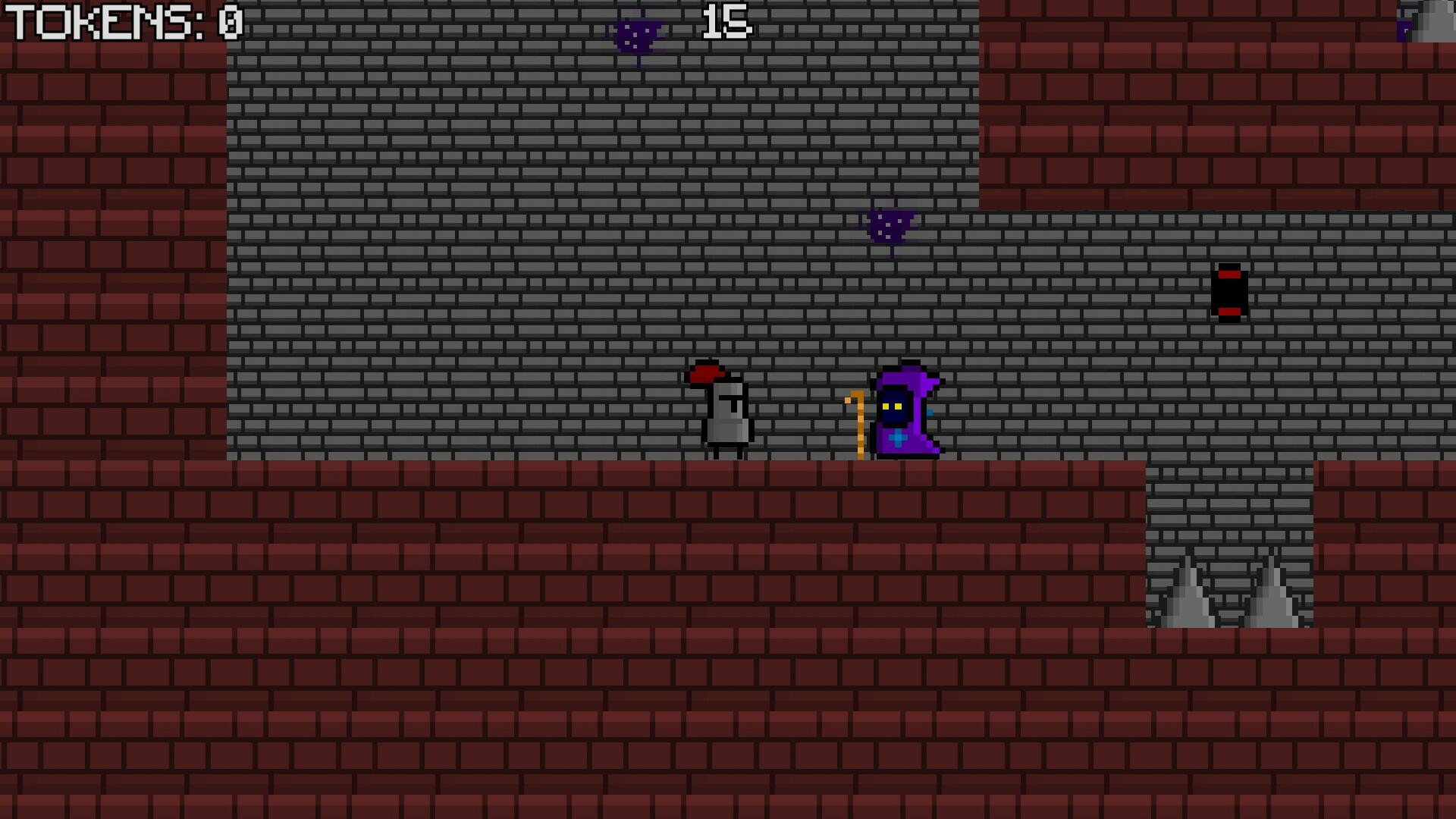
Task: Click the countdown timer showing 15
Action: click(x=724, y=21)
